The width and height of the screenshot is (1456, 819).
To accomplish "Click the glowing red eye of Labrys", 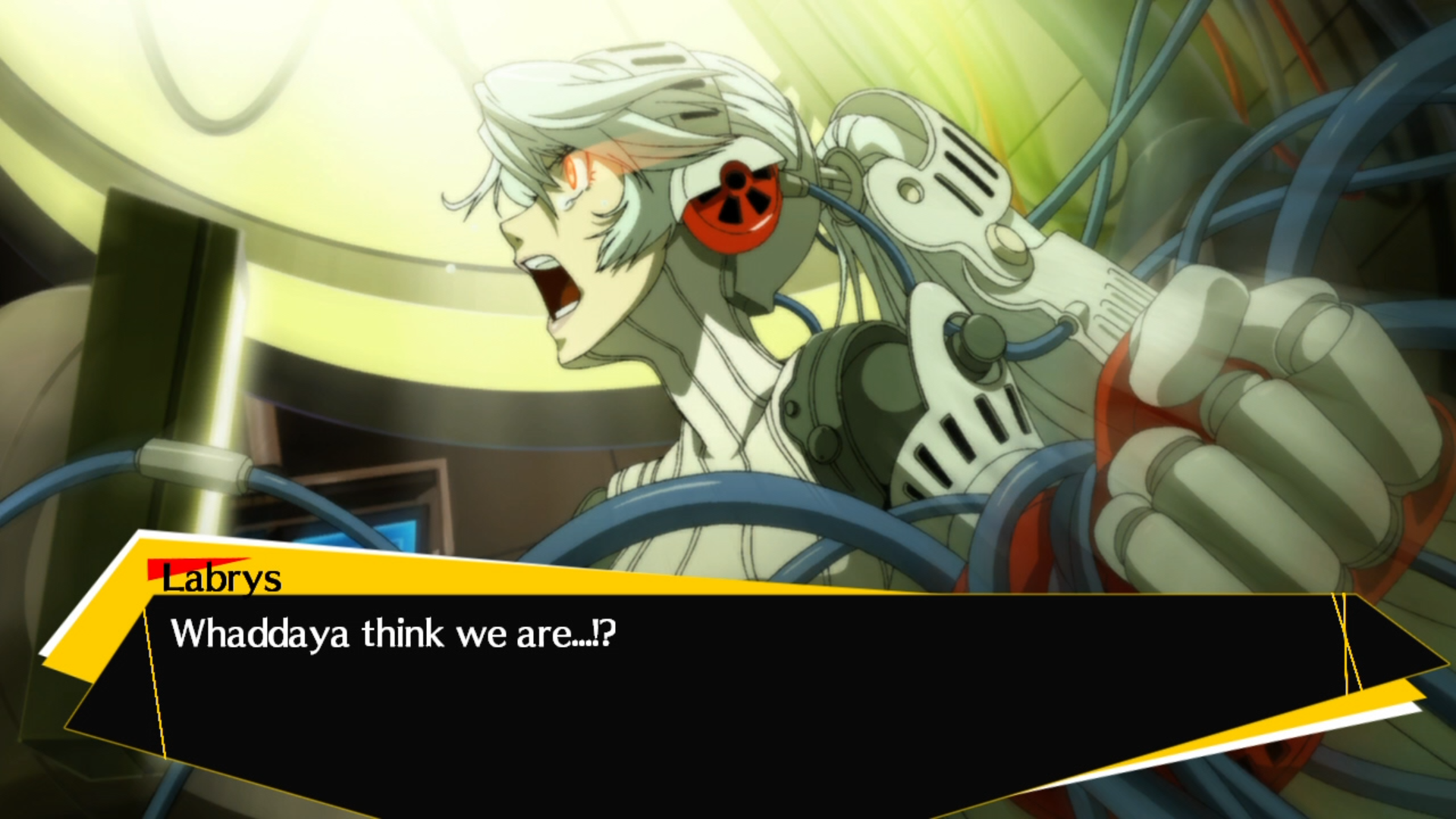I will click(576, 173).
